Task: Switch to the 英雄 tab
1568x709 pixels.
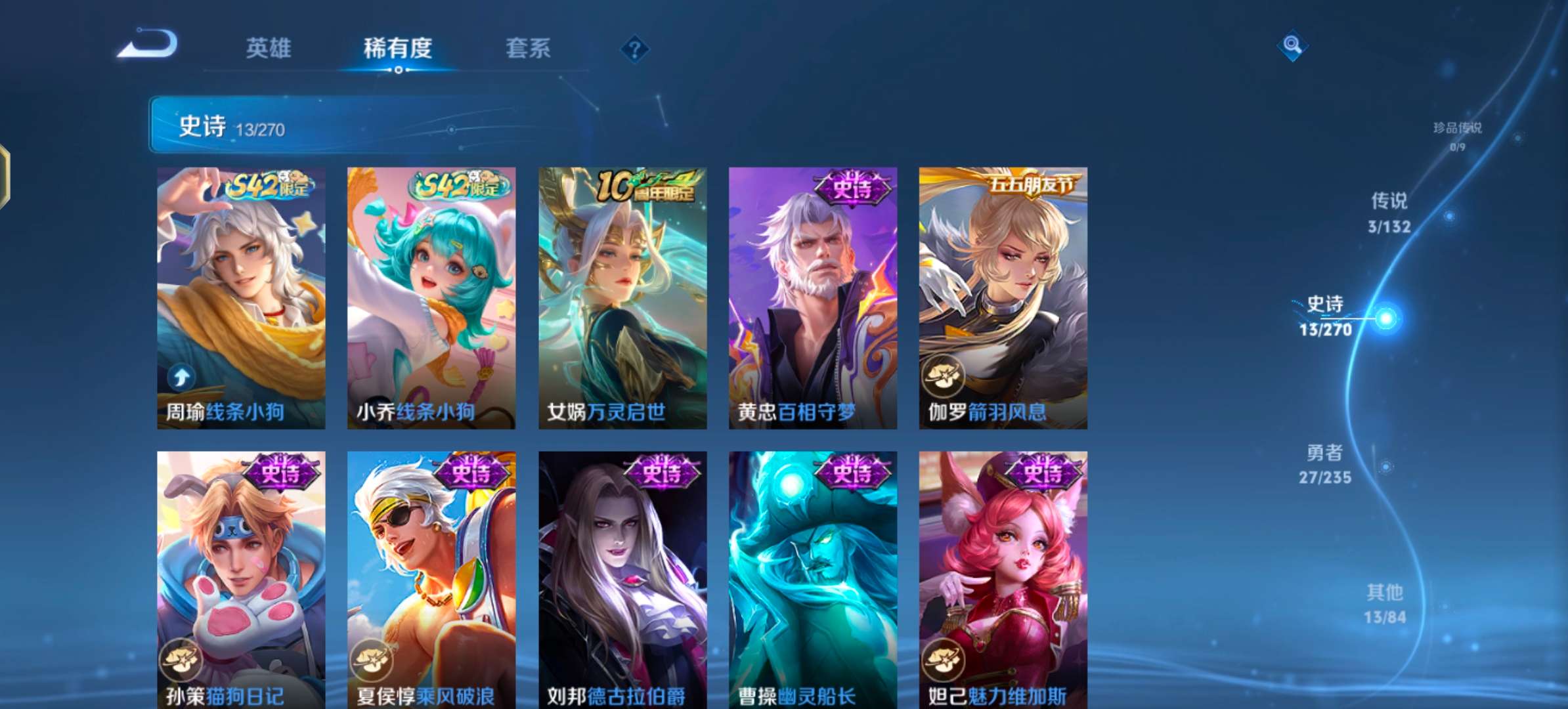Action: click(270, 49)
